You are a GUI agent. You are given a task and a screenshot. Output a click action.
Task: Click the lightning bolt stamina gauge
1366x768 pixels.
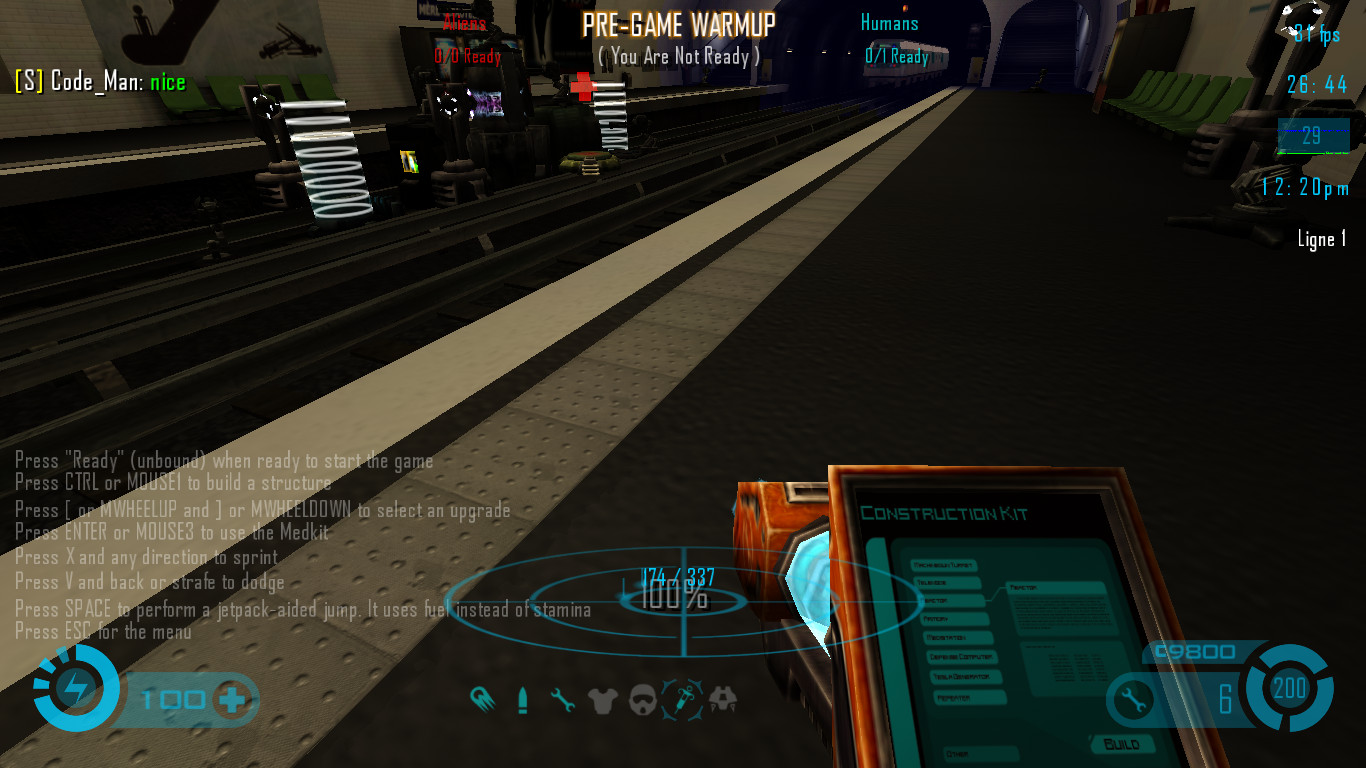click(74, 688)
